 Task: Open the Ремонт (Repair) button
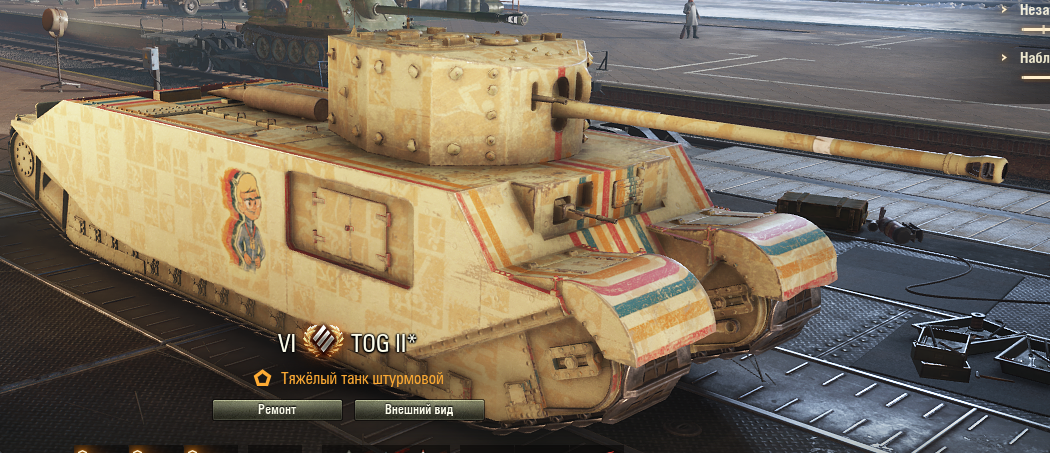pyautogui.click(x=277, y=410)
